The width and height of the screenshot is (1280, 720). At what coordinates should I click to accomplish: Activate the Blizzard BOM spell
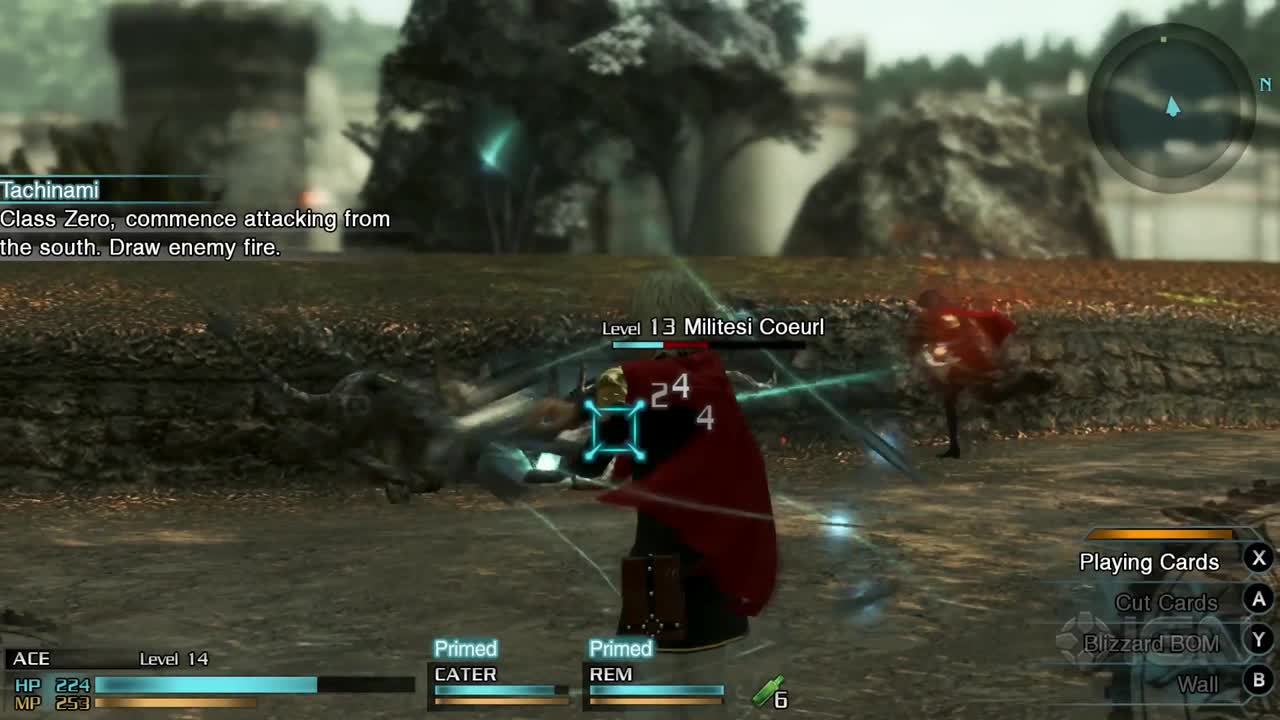[x=1151, y=644]
